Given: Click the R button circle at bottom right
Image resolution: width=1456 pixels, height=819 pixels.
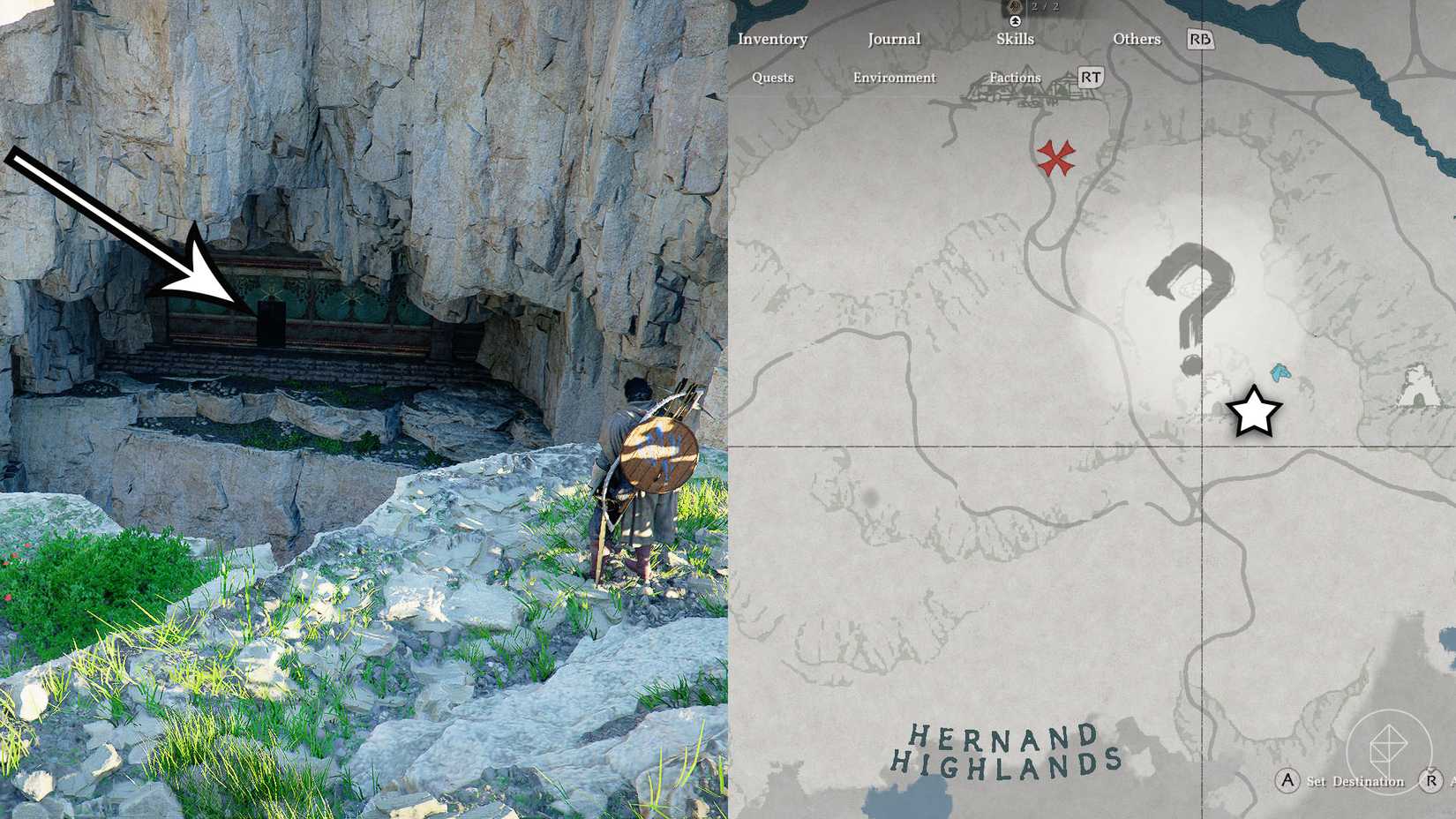Looking at the screenshot, I should 1430,781.
